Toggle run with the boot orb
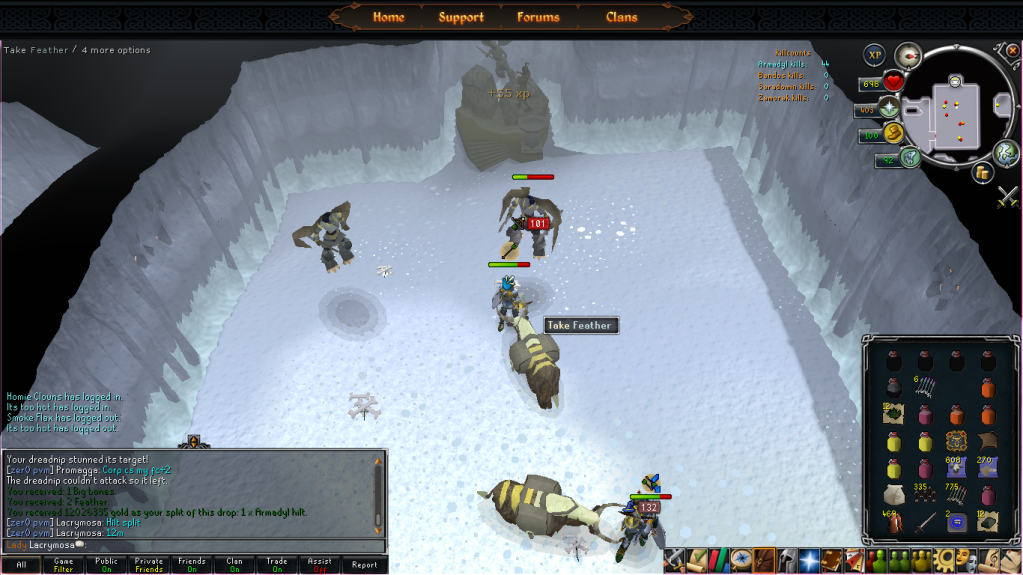1023x575 pixels. 893,133
